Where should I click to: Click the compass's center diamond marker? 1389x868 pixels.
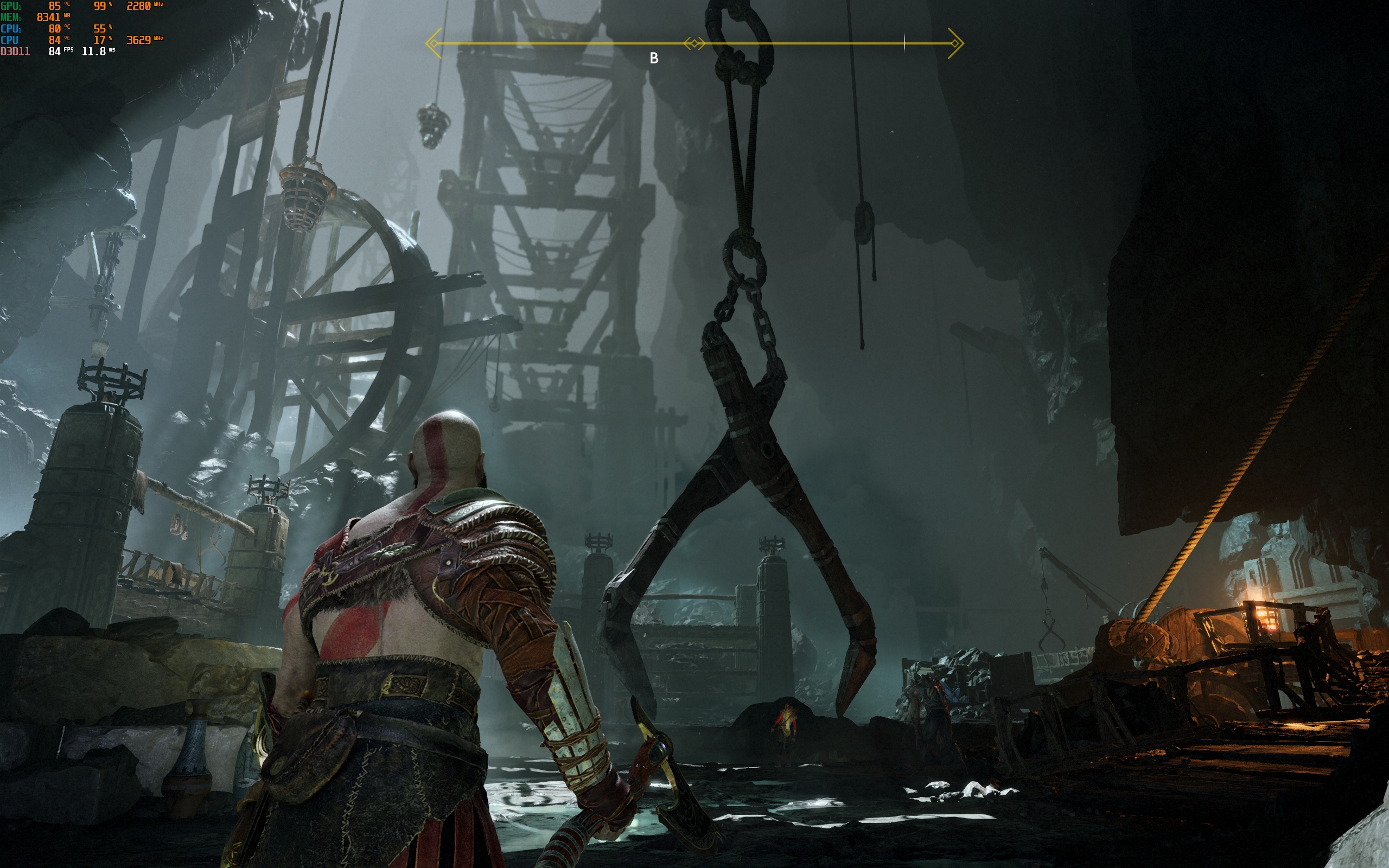click(x=694, y=43)
